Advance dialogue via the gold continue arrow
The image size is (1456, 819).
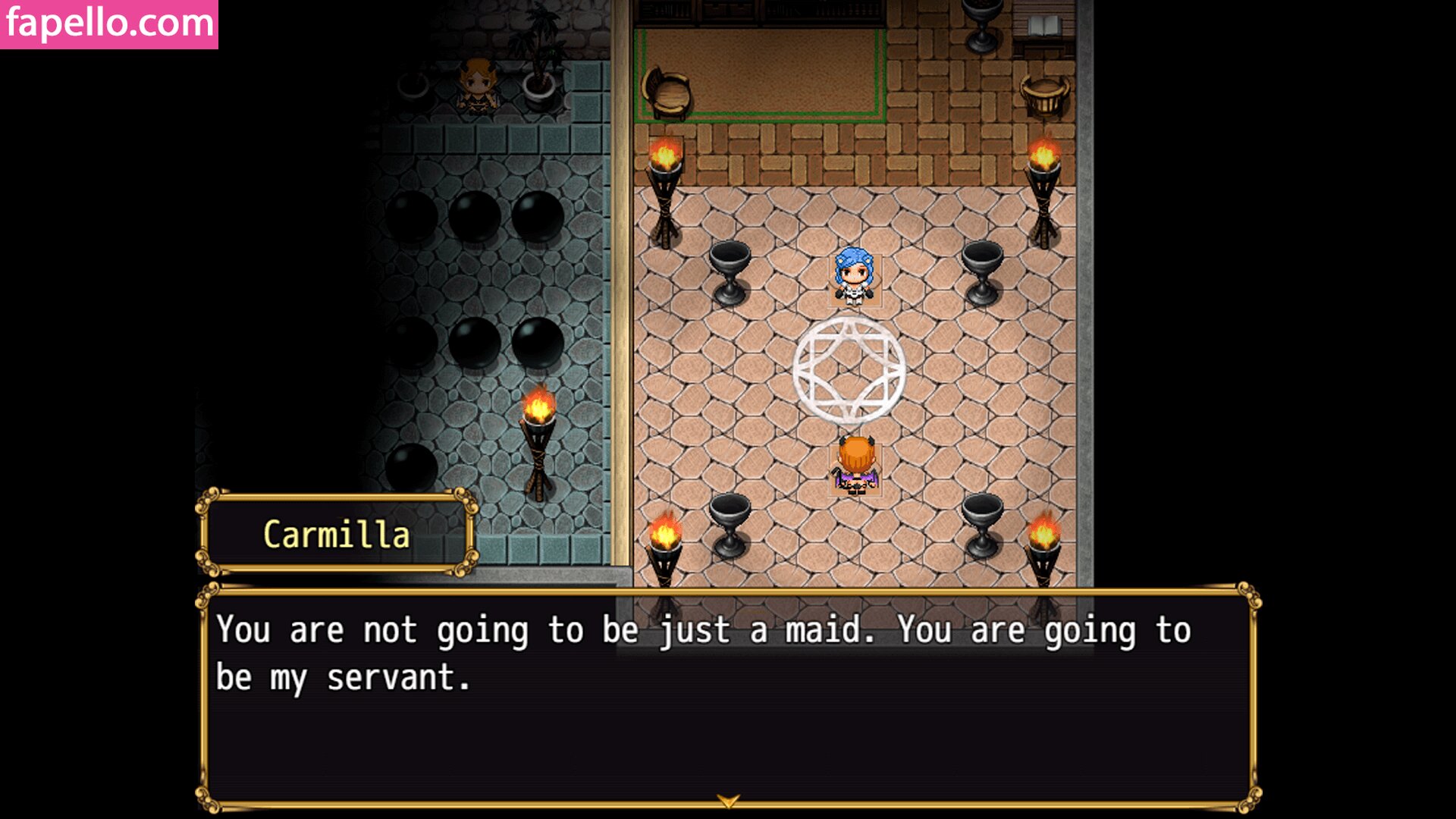(x=728, y=801)
